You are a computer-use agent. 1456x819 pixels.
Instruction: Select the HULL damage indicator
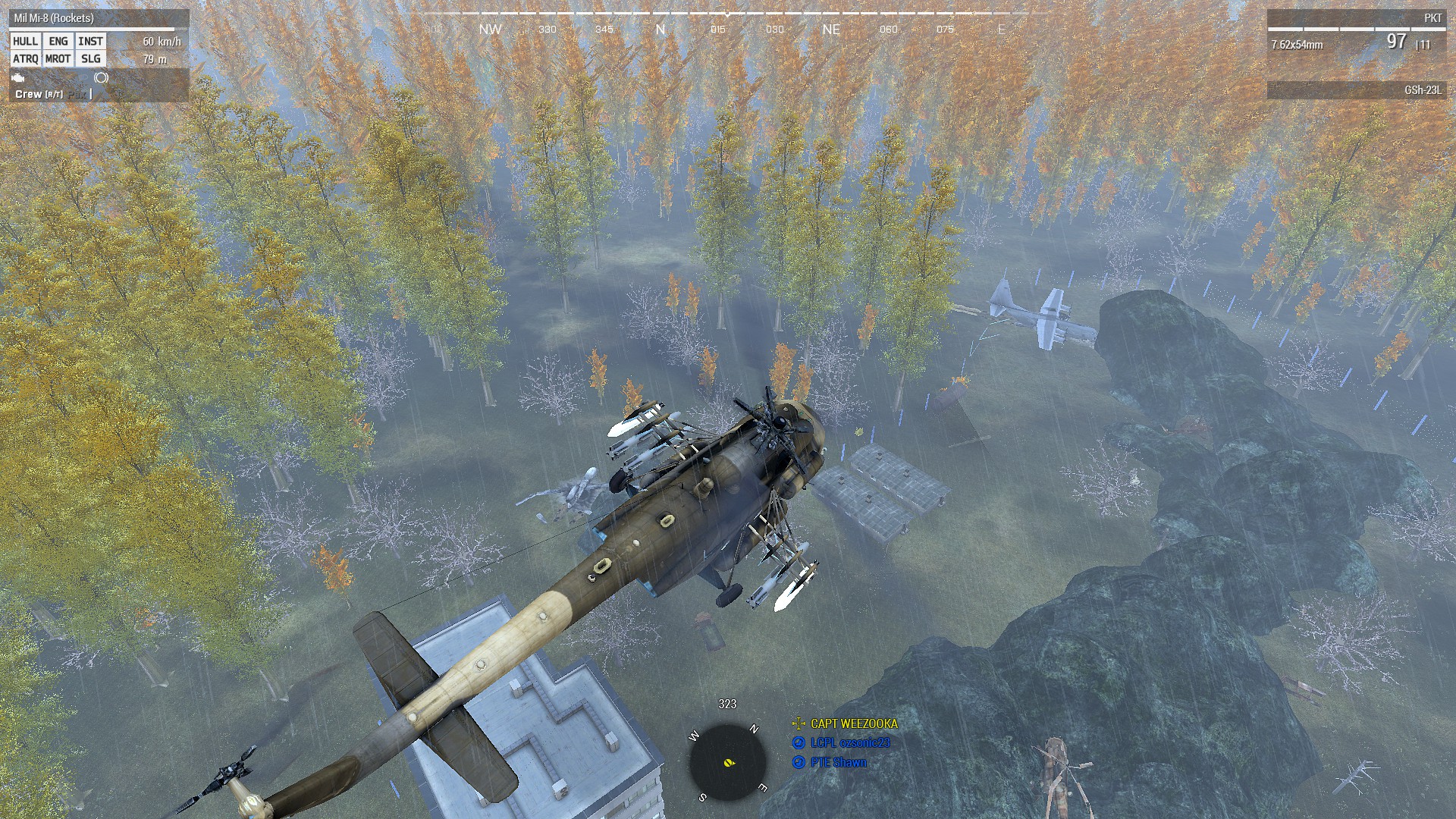pyautogui.click(x=26, y=42)
